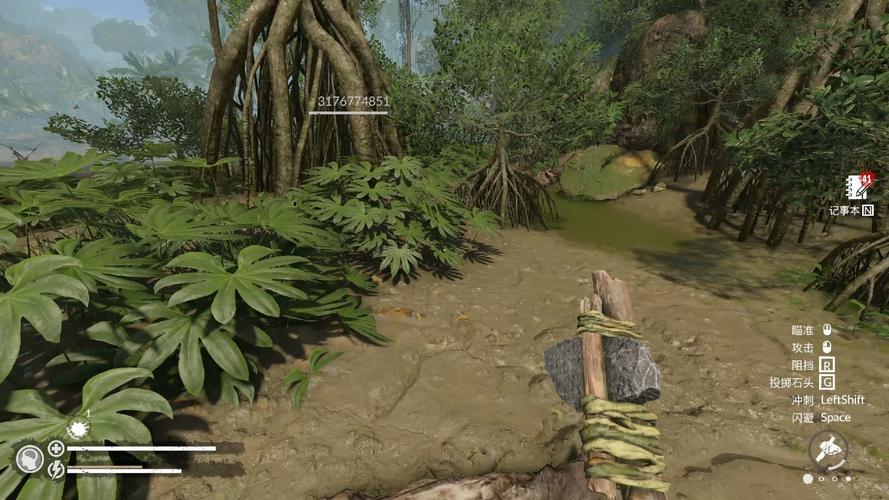Click the stamina lightning bolt icon
This screenshot has height=500, width=889.
coord(56,468)
